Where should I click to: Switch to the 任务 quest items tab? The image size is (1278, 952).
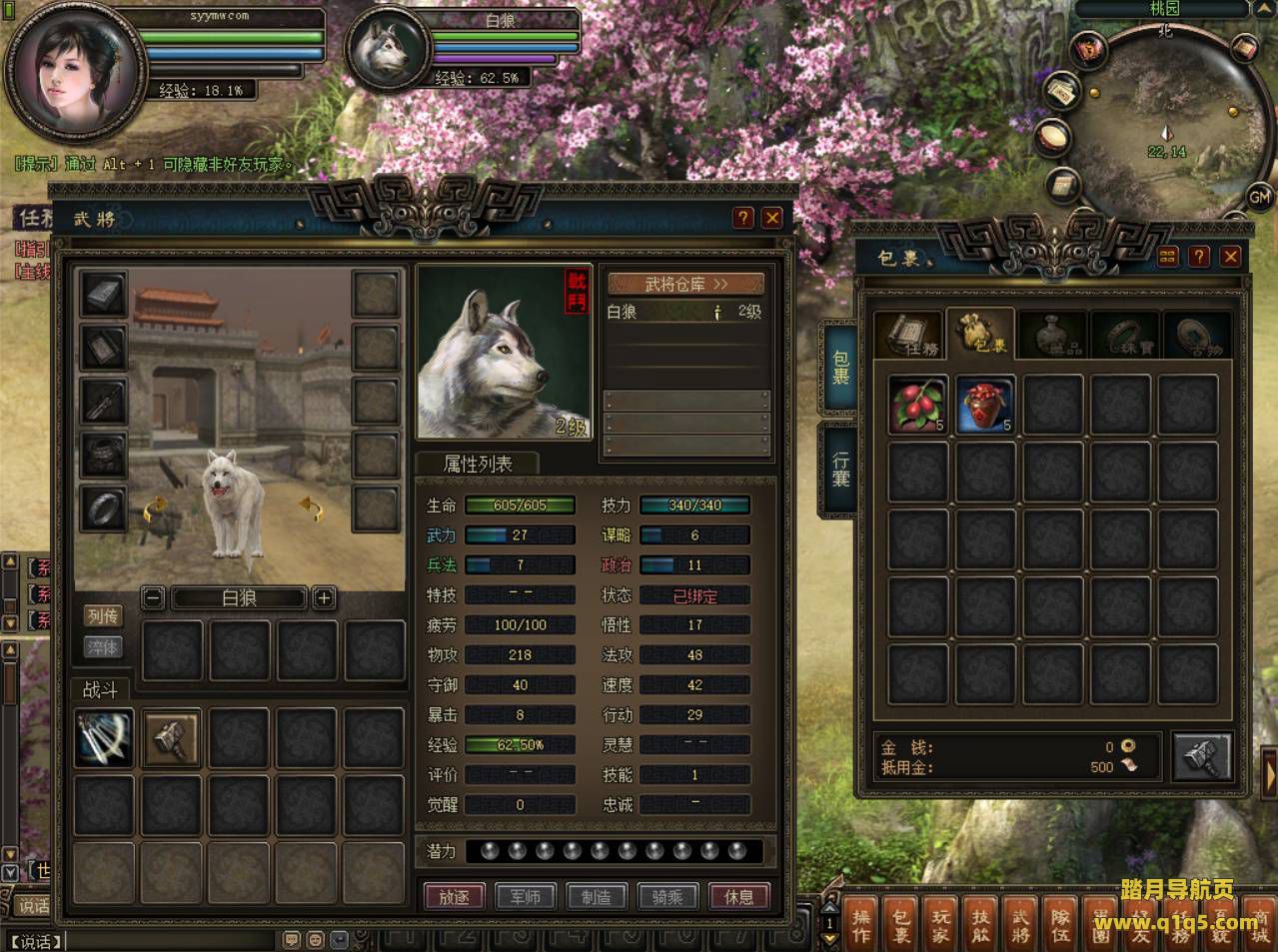pos(908,335)
